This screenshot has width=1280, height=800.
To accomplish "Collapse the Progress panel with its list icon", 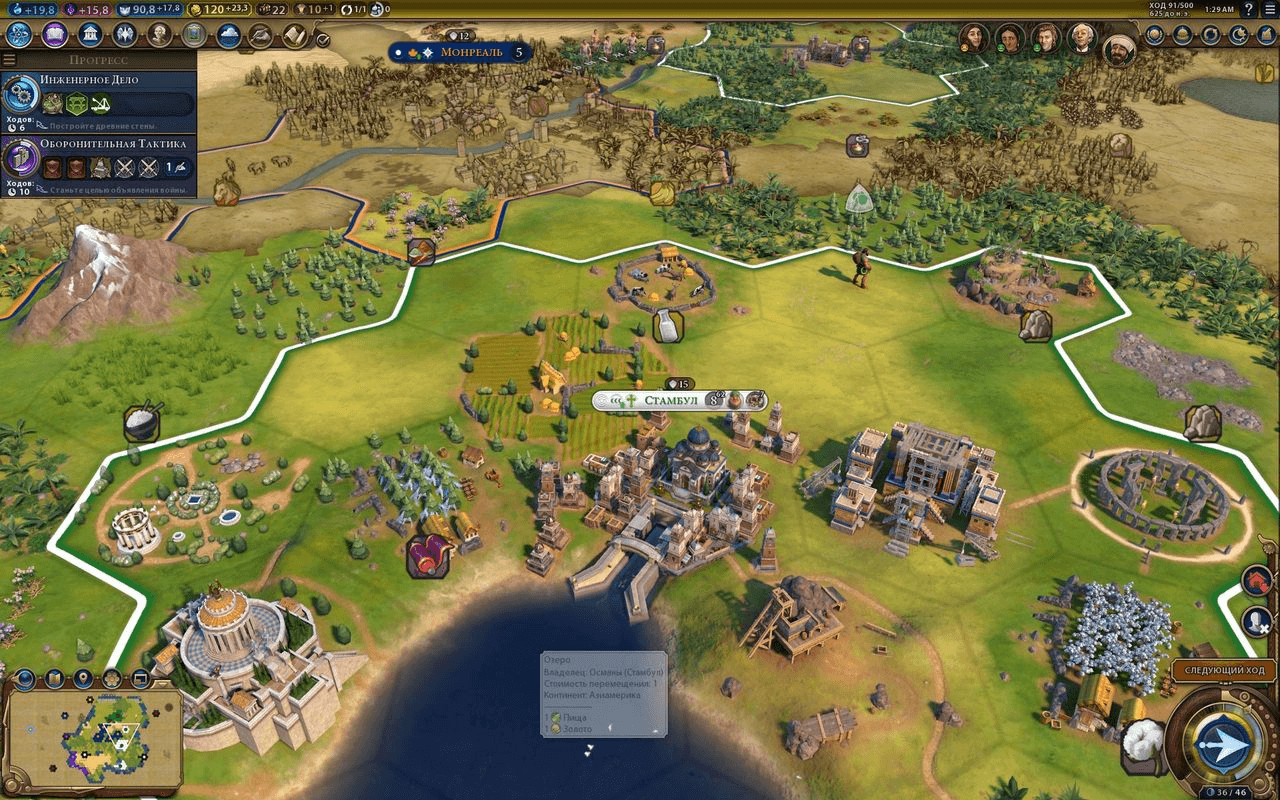I will (10, 60).
